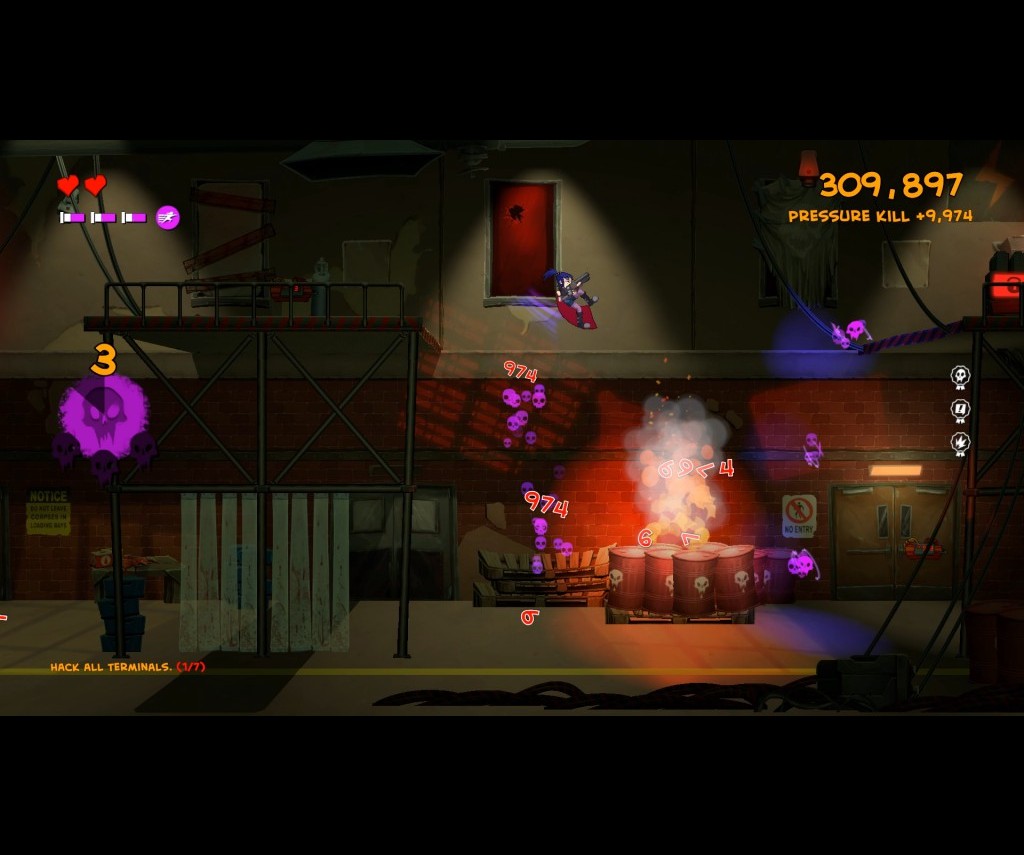Activate the purple dash ability icon

(168, 217)
